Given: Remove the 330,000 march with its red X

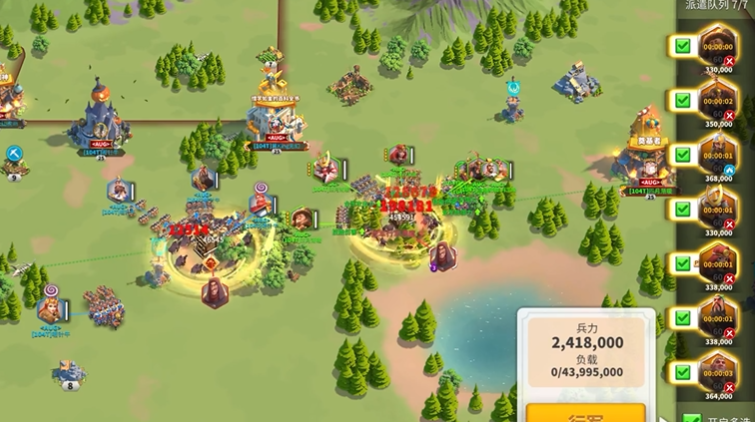Looking at the screenshot, I should [730, 61].
